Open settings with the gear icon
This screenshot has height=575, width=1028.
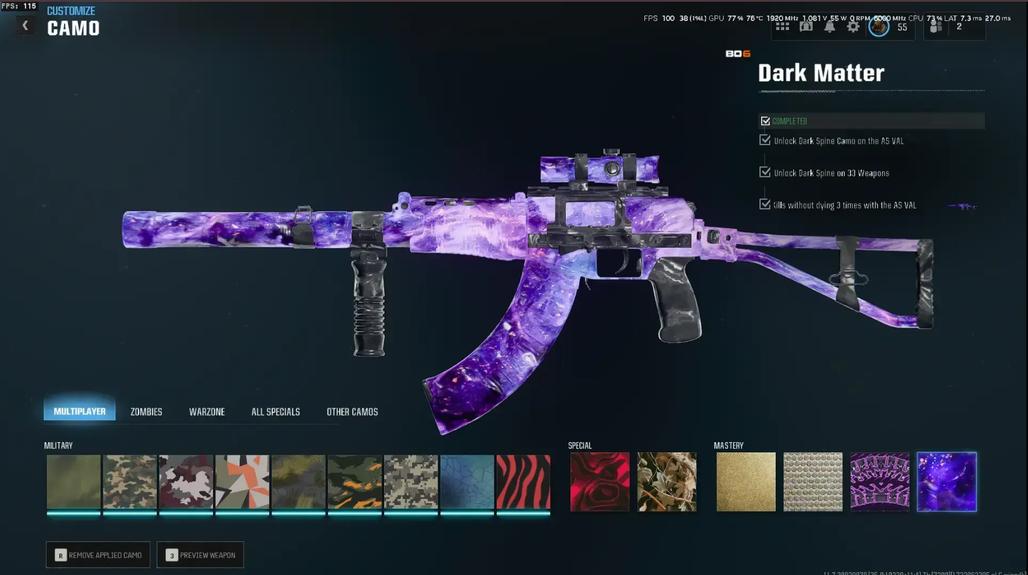tap(853, 27)
